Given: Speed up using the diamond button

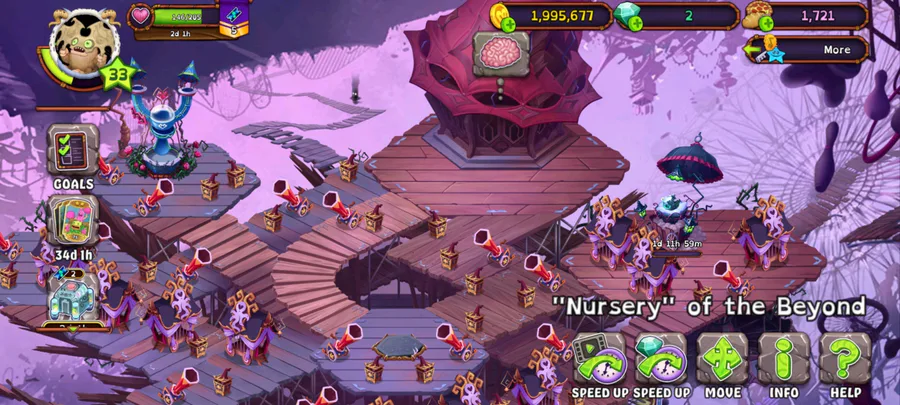Looking at the screenshot, I should (x=661, y=360).
